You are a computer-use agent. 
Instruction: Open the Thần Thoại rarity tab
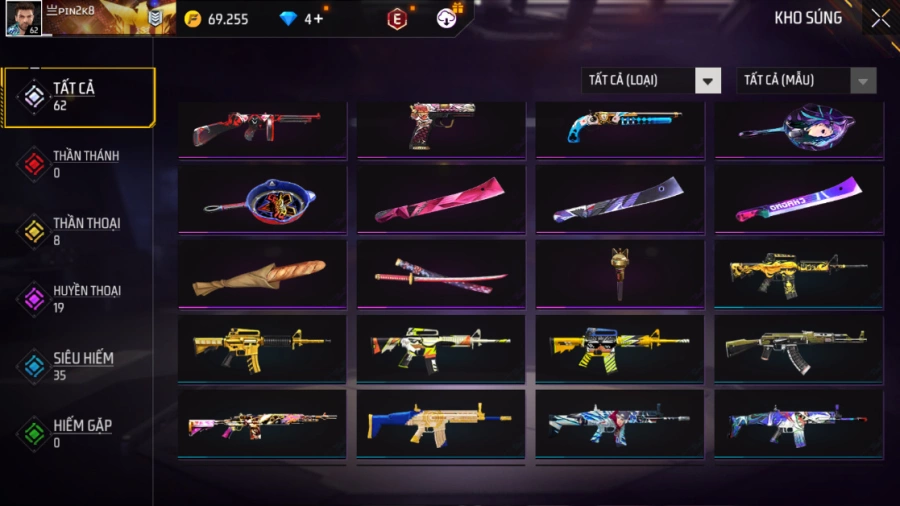coord(78,231)
